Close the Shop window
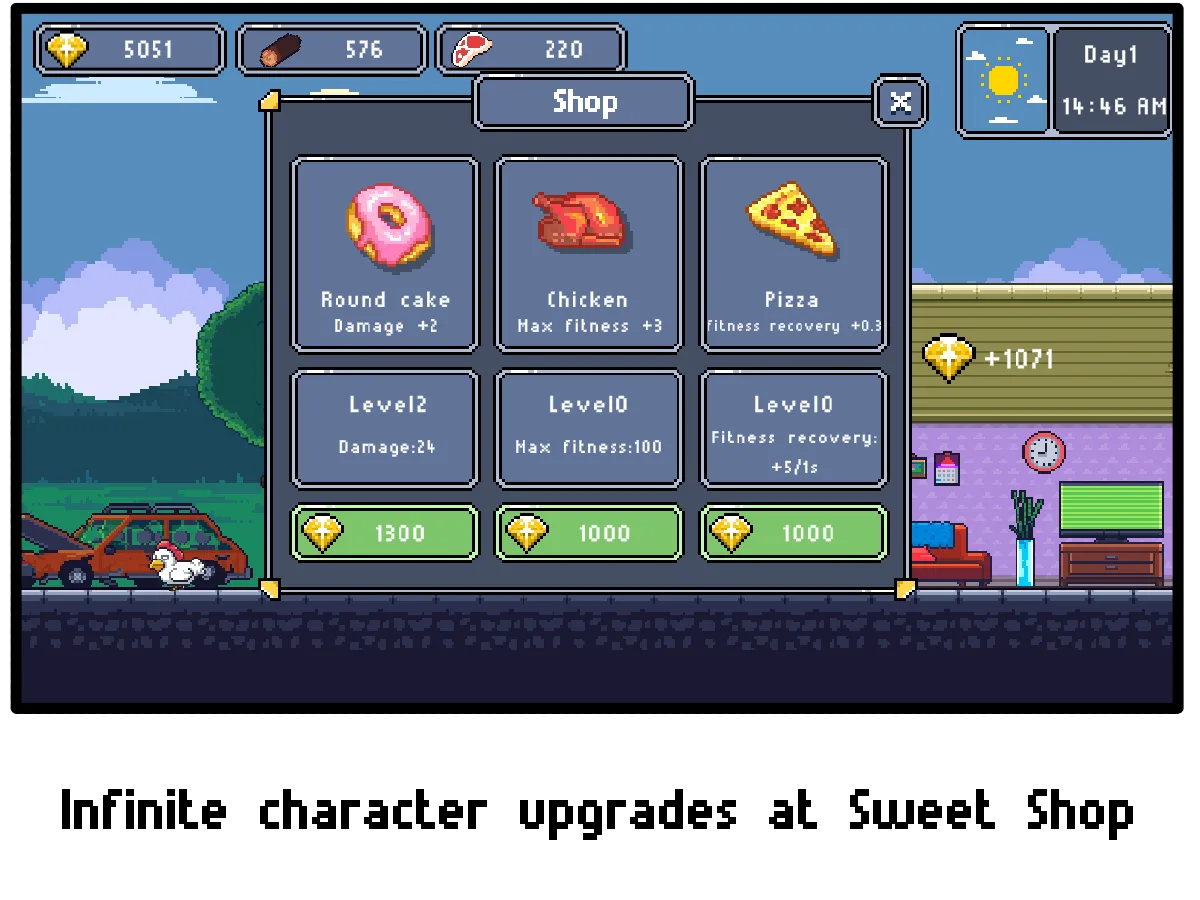This screenshot has width=1200, height=900. [900, 102]
